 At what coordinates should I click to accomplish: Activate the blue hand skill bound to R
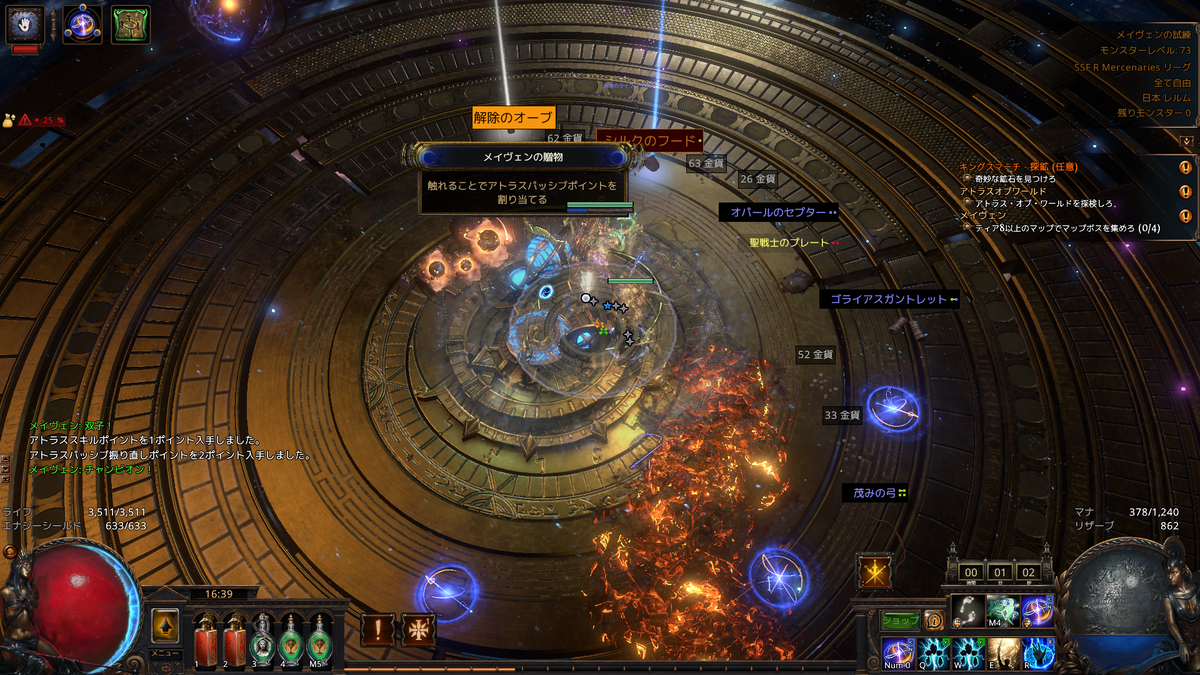(x=1038, y=653)
